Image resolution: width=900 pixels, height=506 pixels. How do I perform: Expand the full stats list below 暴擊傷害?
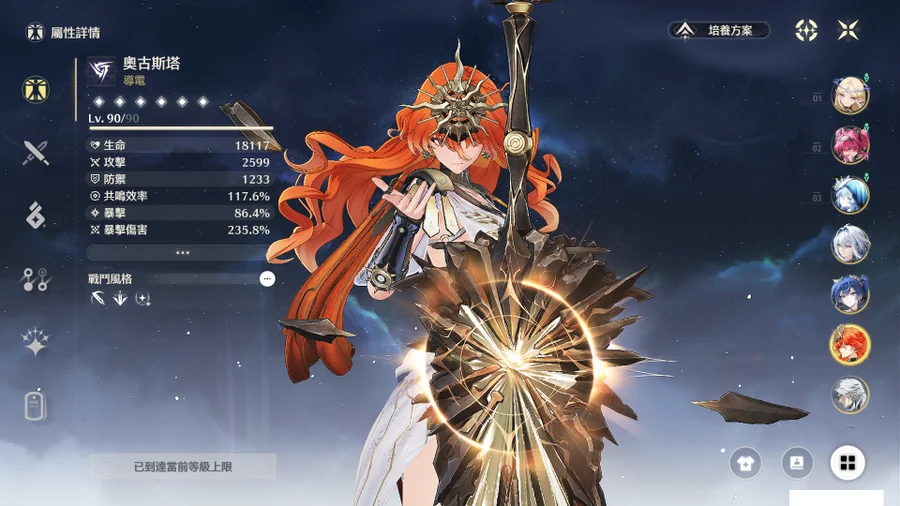(x=182, y=253)
